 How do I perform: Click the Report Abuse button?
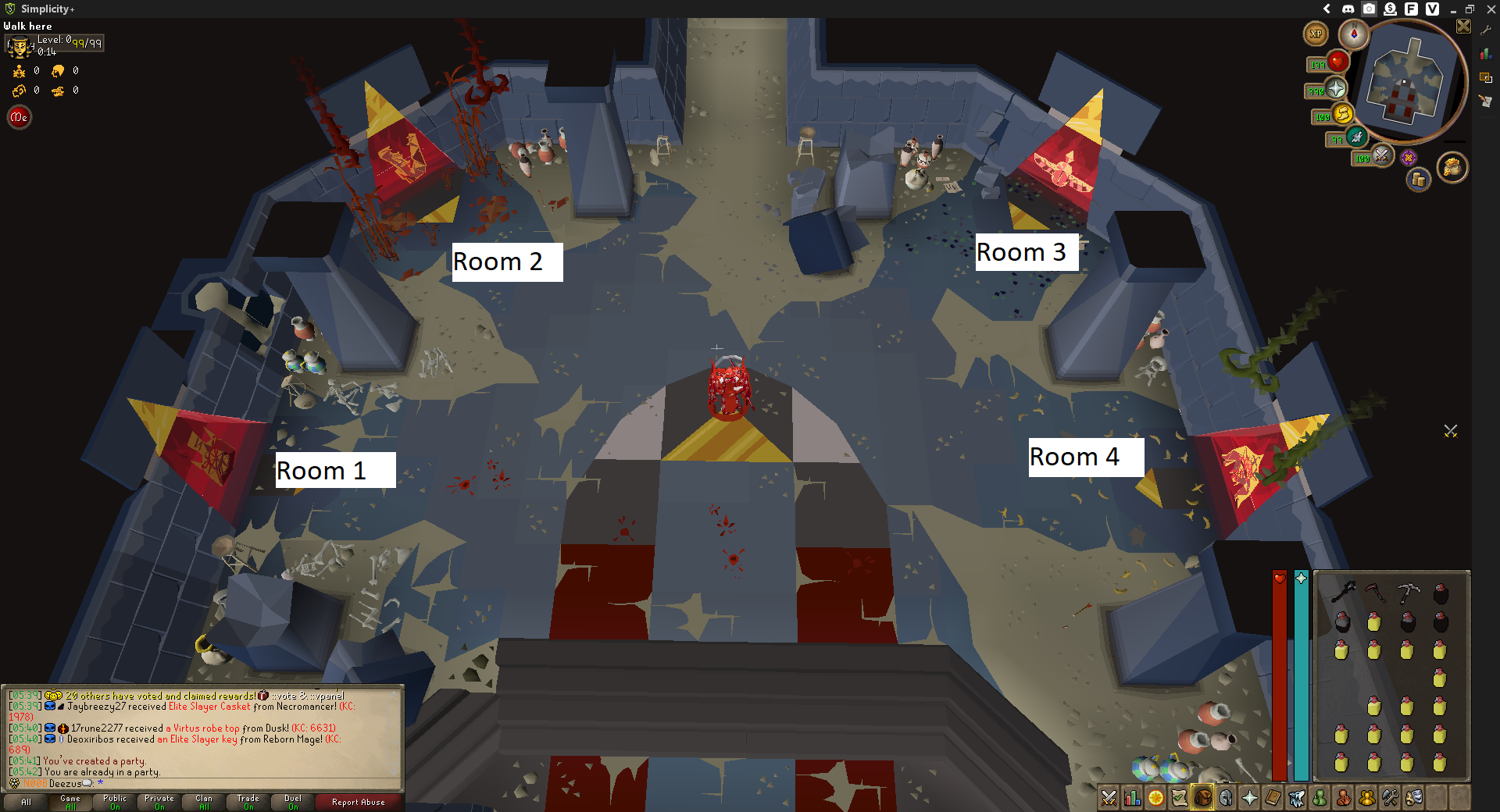point(358,802)
